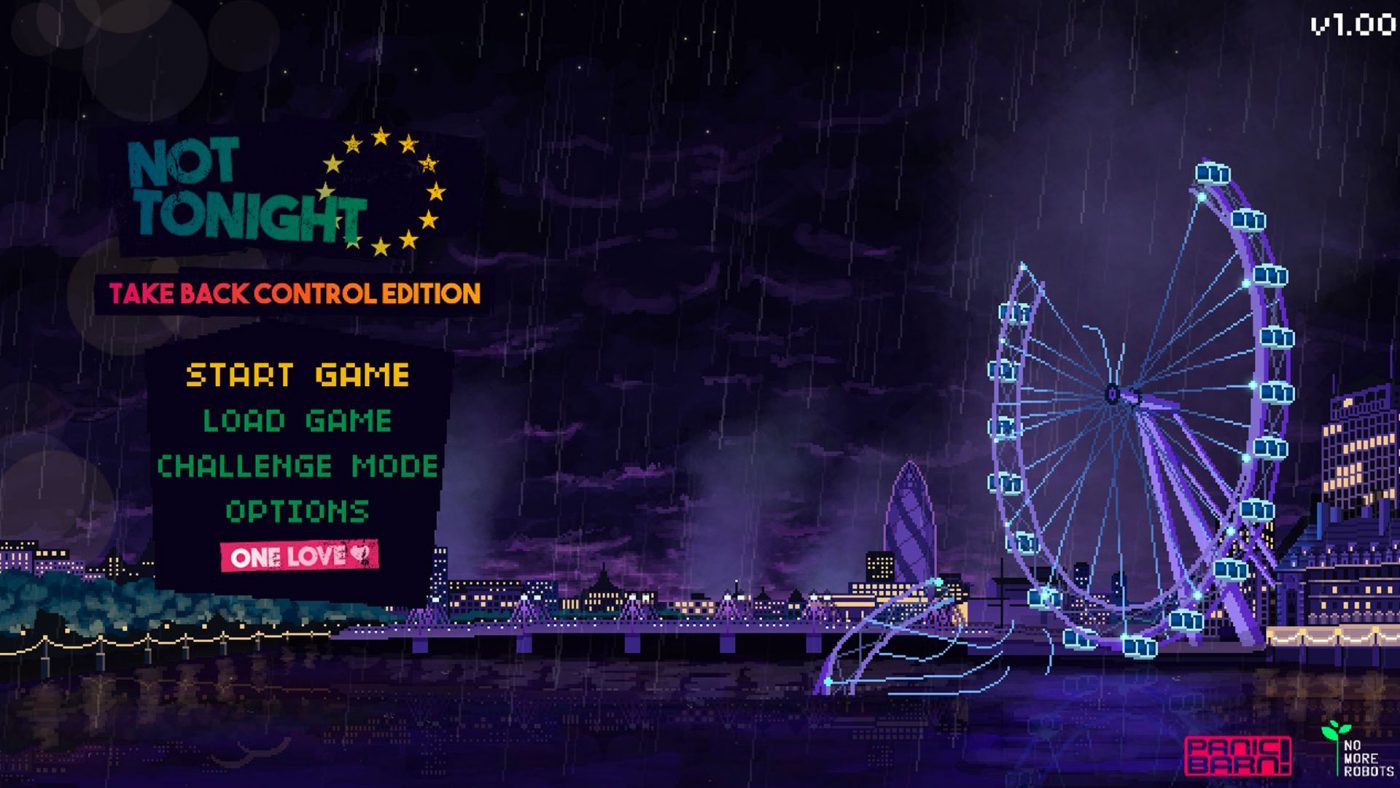
Task: Select the No More Robots sprout icon
Action: (1335, 733)
